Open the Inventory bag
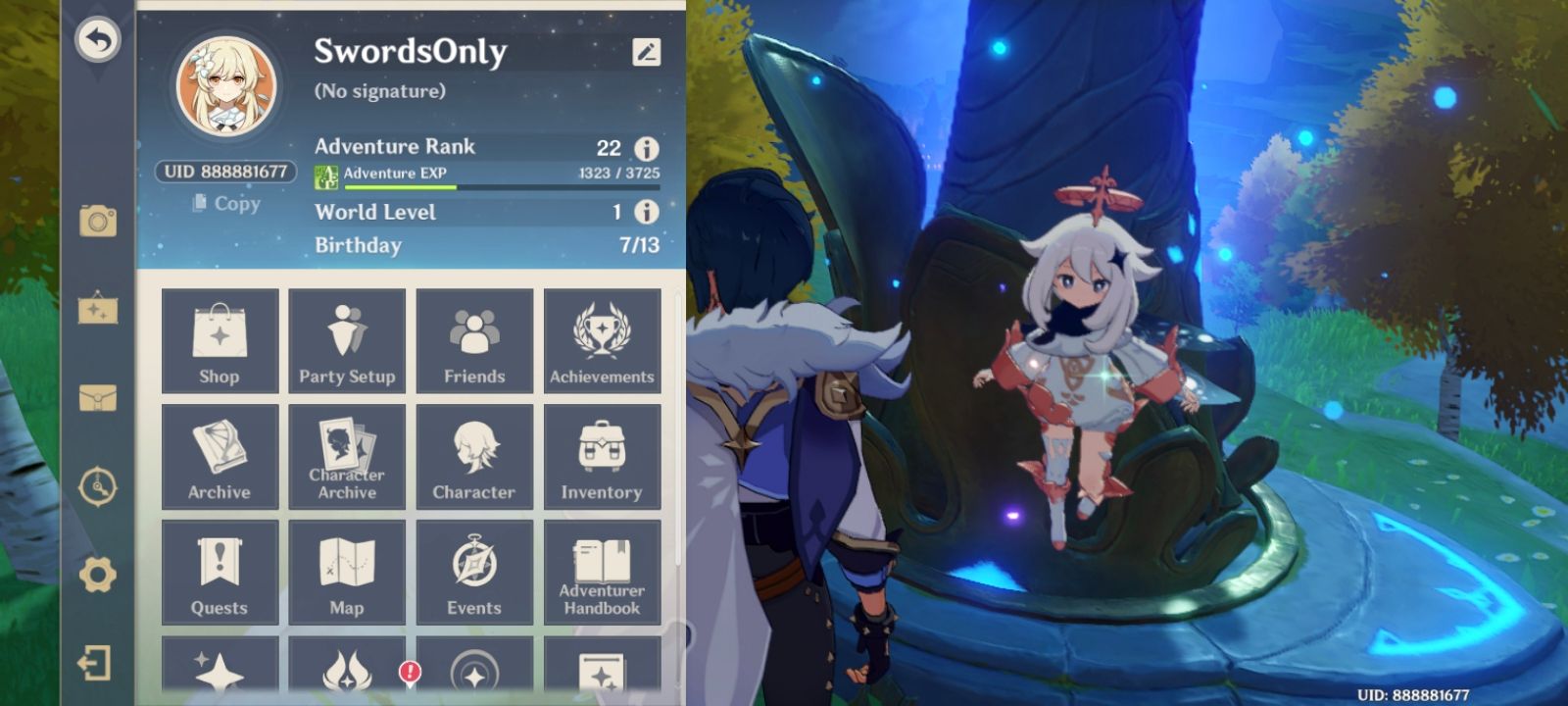 click(604, 454)
